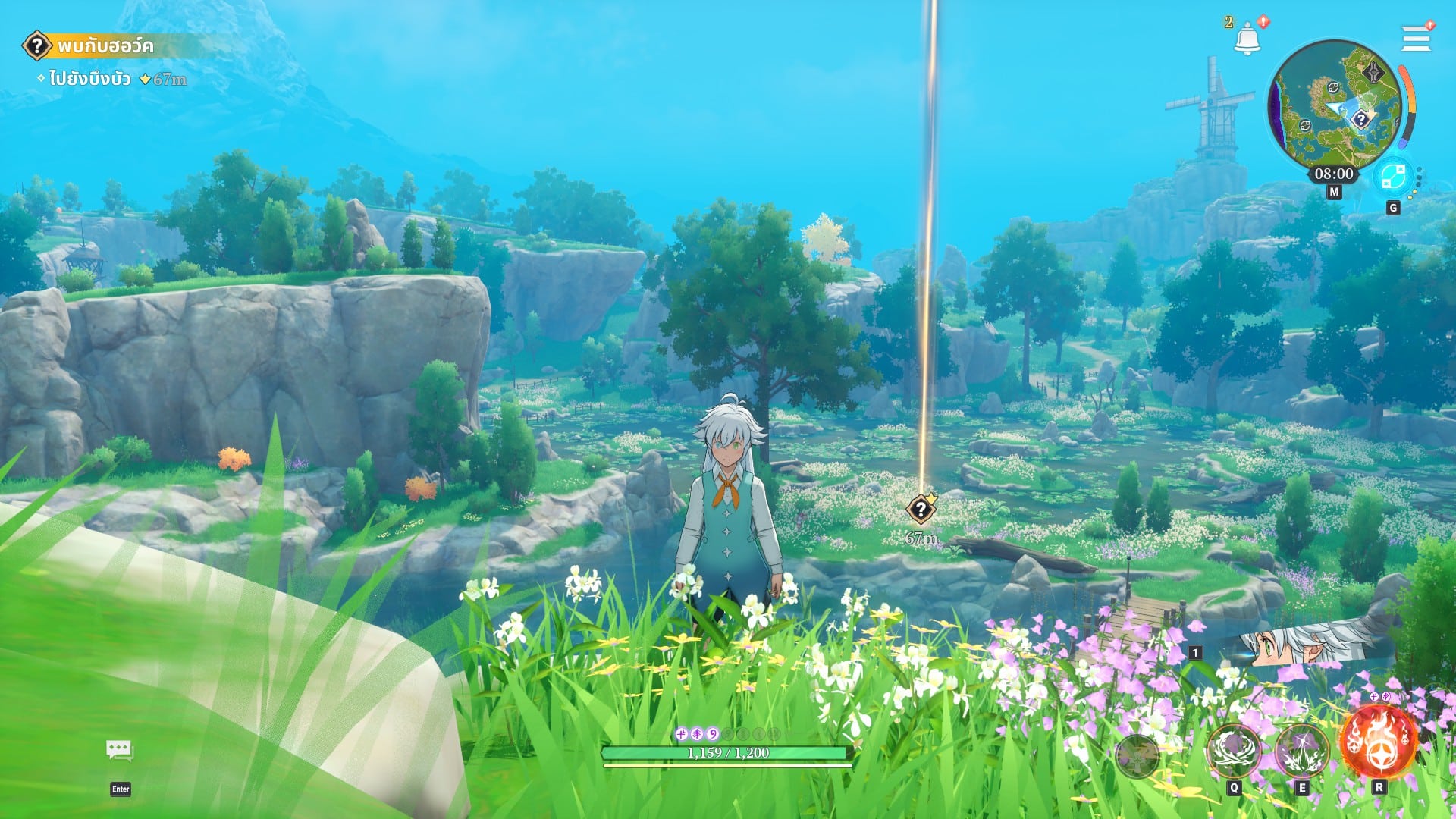This screenshot has height=819, width=1456.
Task: Select the quest question mark marker on minimap
Action: (x=1361, y=119)
